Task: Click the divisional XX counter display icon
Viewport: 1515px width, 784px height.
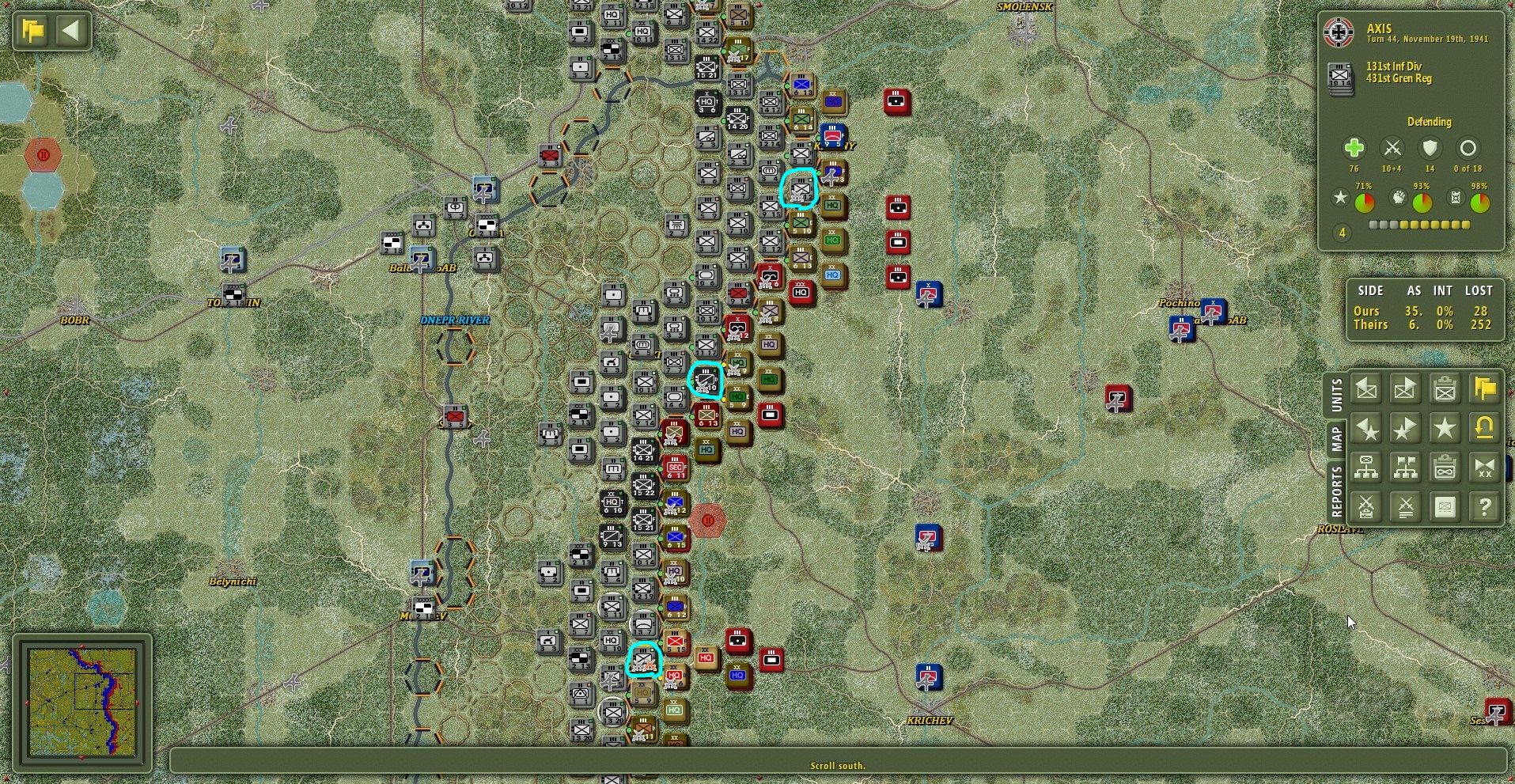Action: pyautogui.click(x=1484, y=468)
